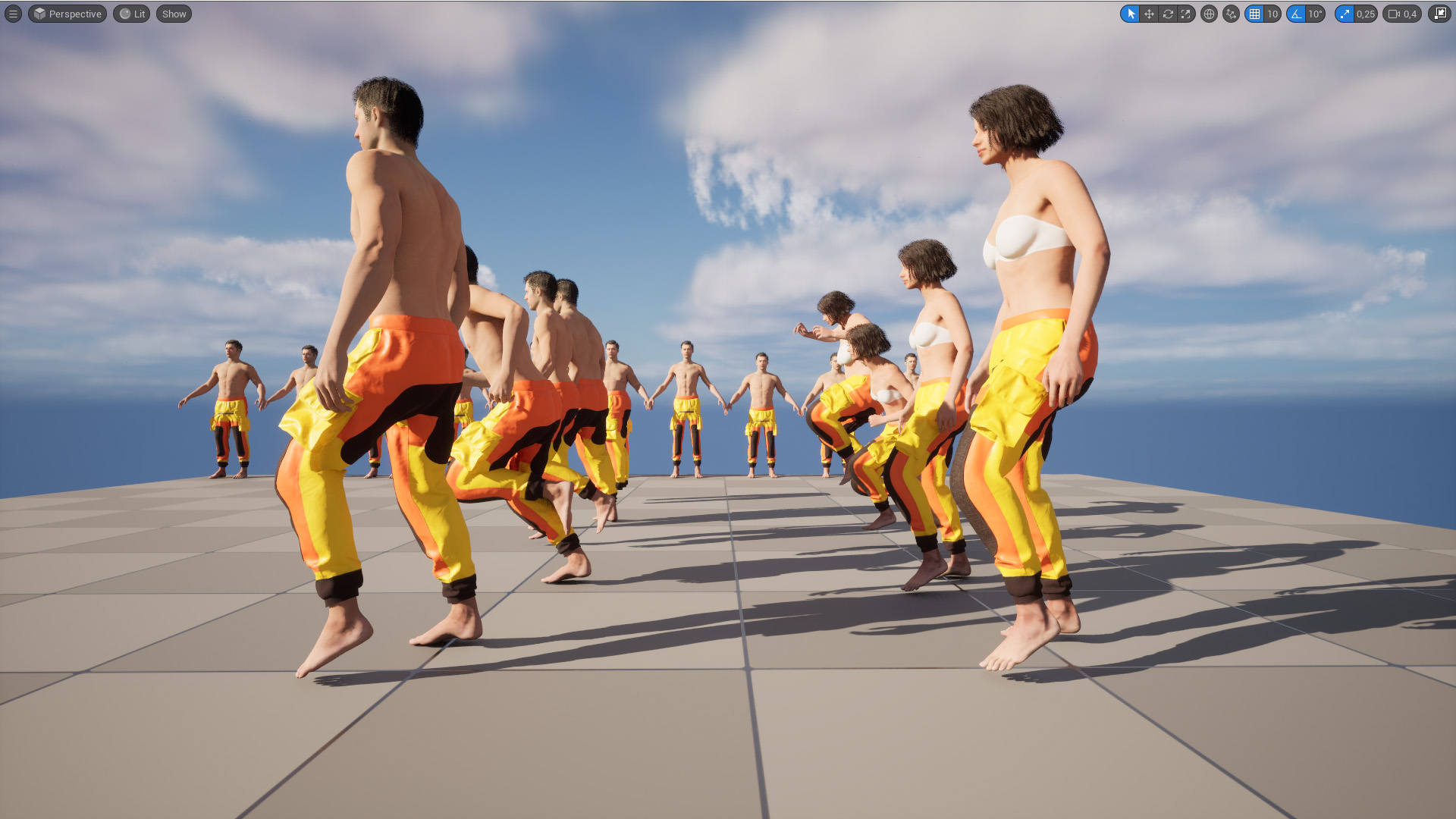
Task: Activate the Move transform tool
Action: (x=1150, y=14)
